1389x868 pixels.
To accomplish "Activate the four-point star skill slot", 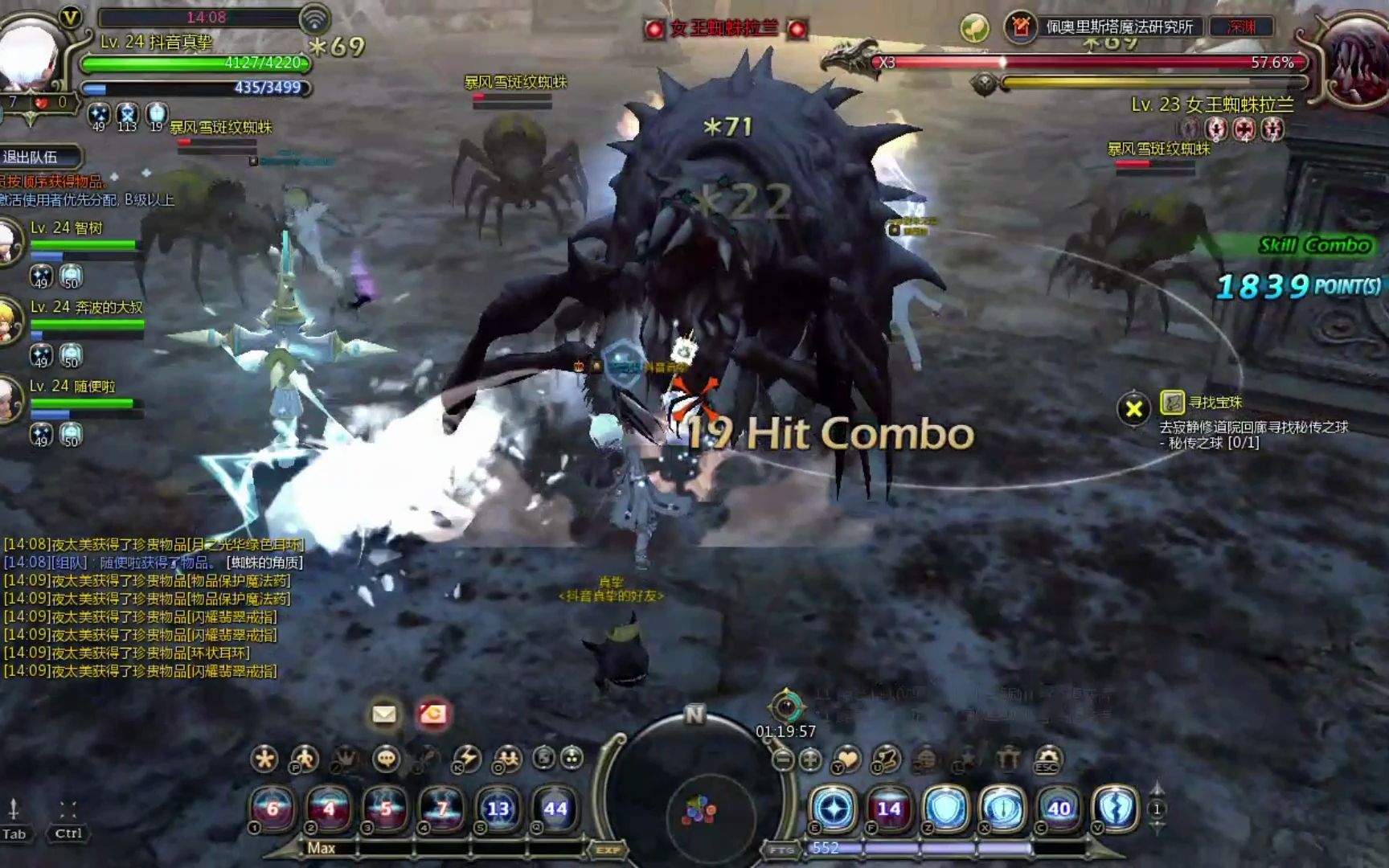I will tap(834, 809).
